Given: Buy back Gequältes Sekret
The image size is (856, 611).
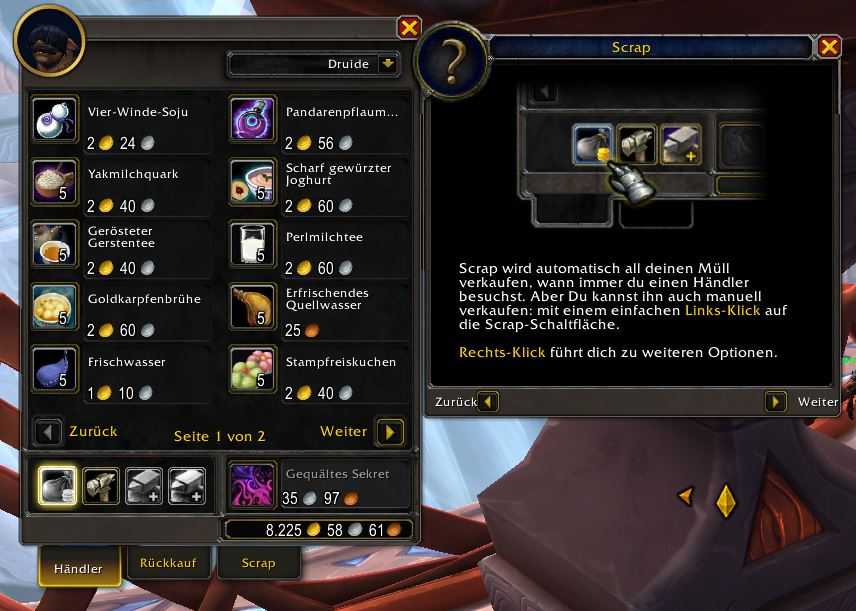Looking at the screenshot, I should (247, 485).
